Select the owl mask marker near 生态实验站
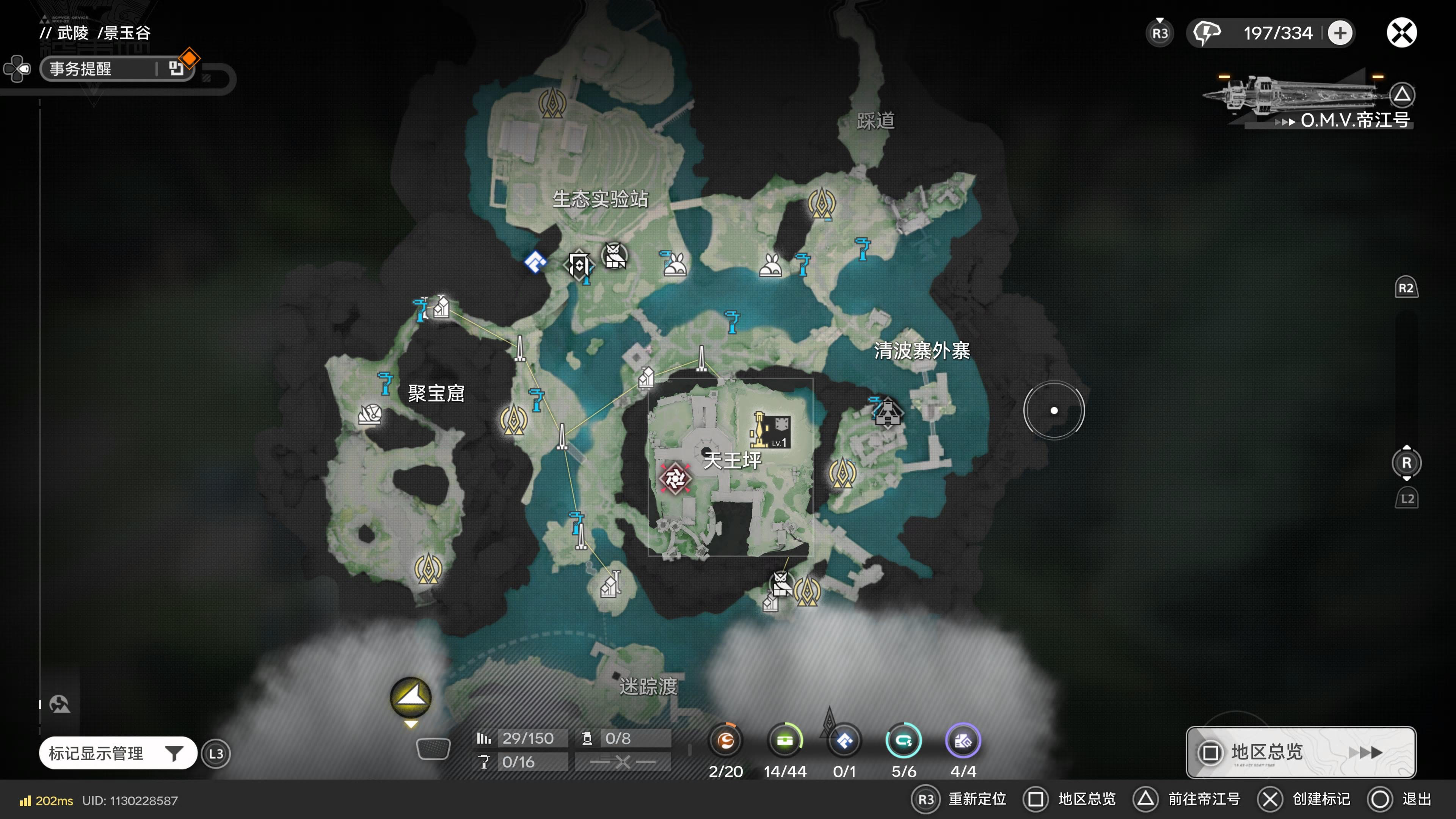 614,256
